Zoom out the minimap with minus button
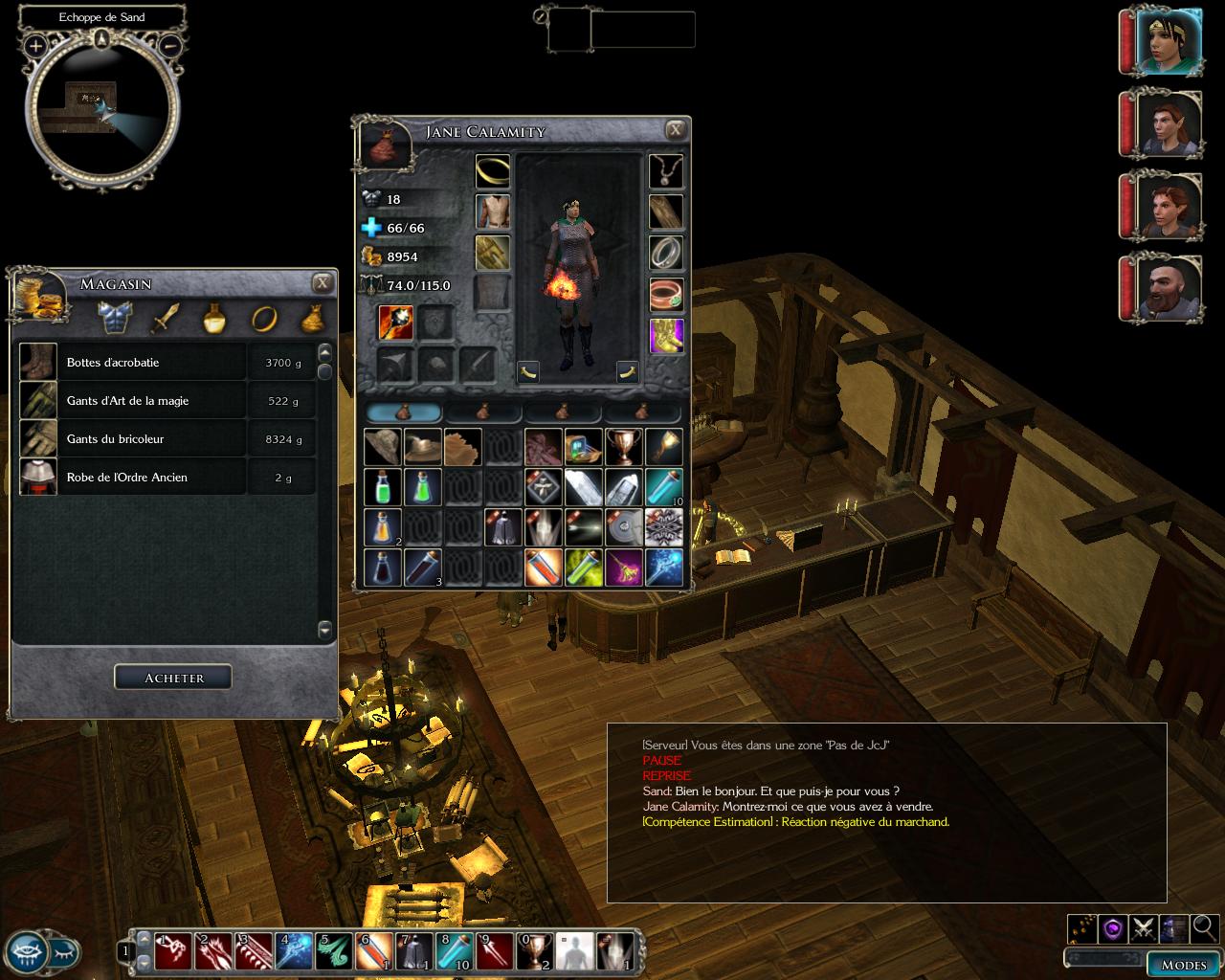Screen dimensions: 1225x980 [x=170, y=45]
